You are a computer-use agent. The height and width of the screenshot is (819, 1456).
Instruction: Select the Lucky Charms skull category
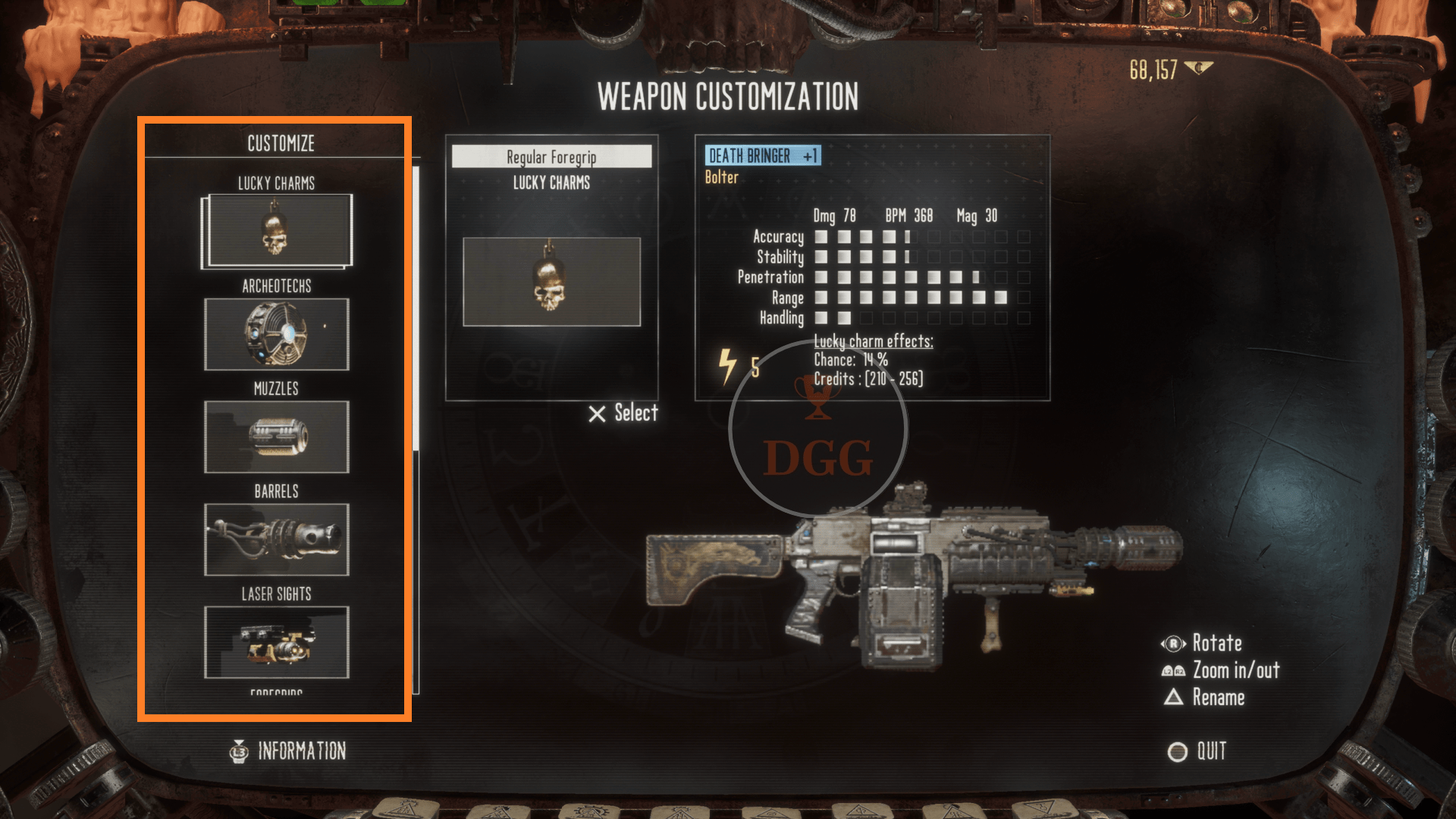pyautogui.click(x=277, y=231)
